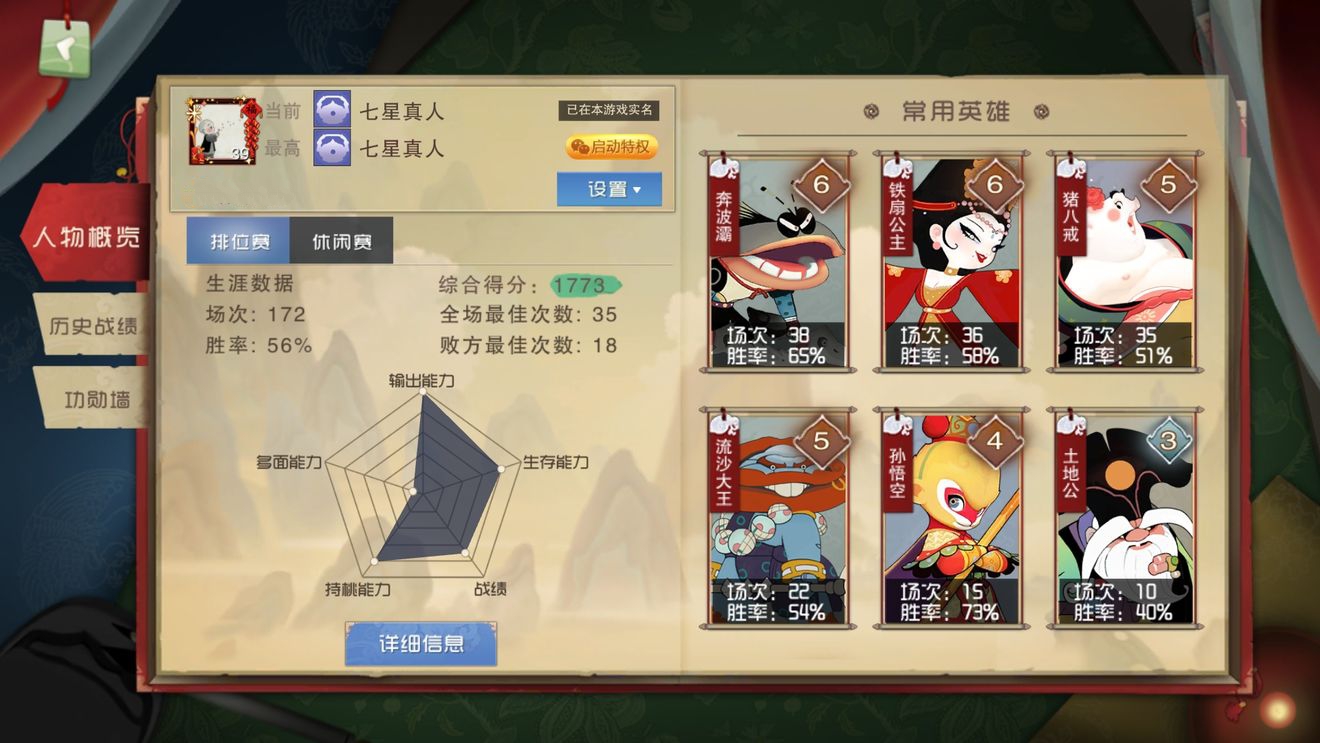Pick the 孙悟空 hero card

[x=951, y=517]
